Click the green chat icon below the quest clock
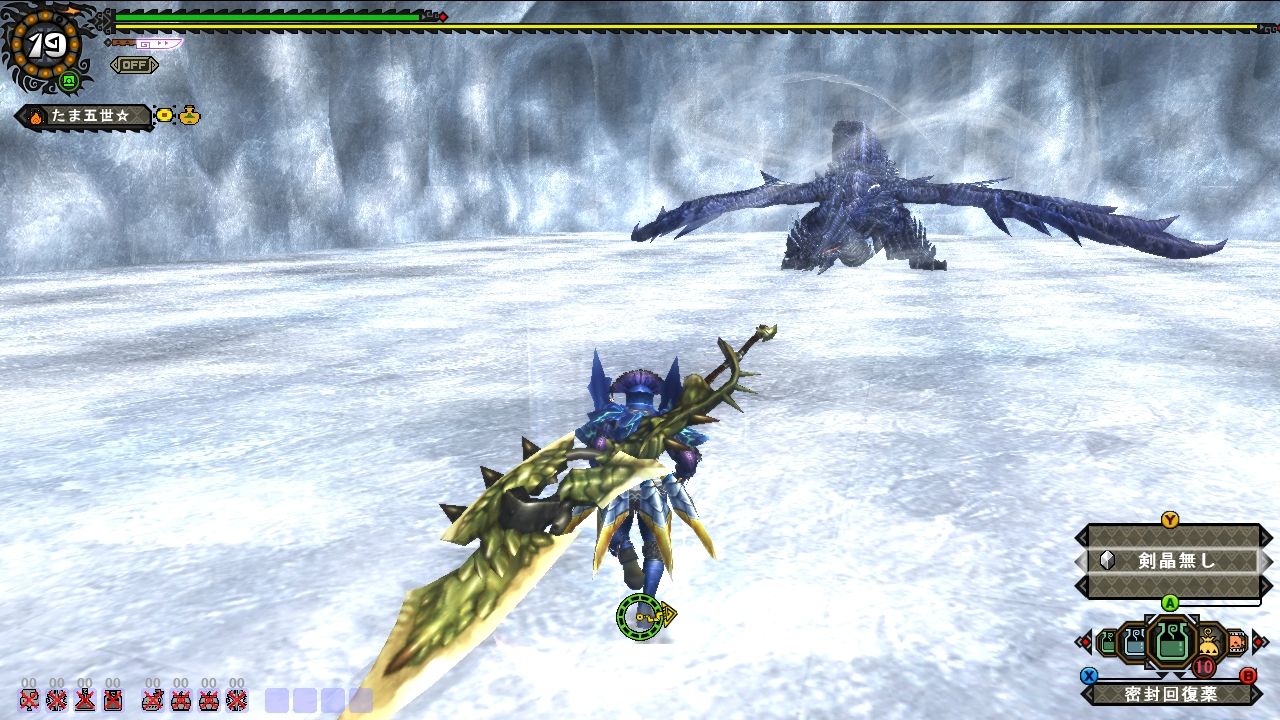1280x720 pixels. pyautogui.click(x=68, y=81)
